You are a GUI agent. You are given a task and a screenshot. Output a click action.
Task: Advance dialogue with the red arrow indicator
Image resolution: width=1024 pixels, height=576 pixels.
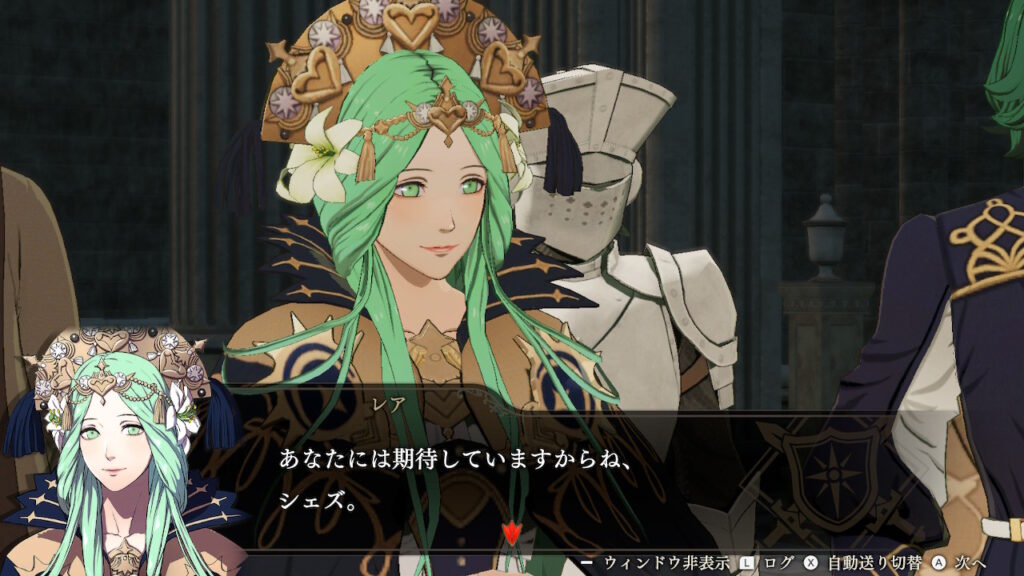click(511, 533)
